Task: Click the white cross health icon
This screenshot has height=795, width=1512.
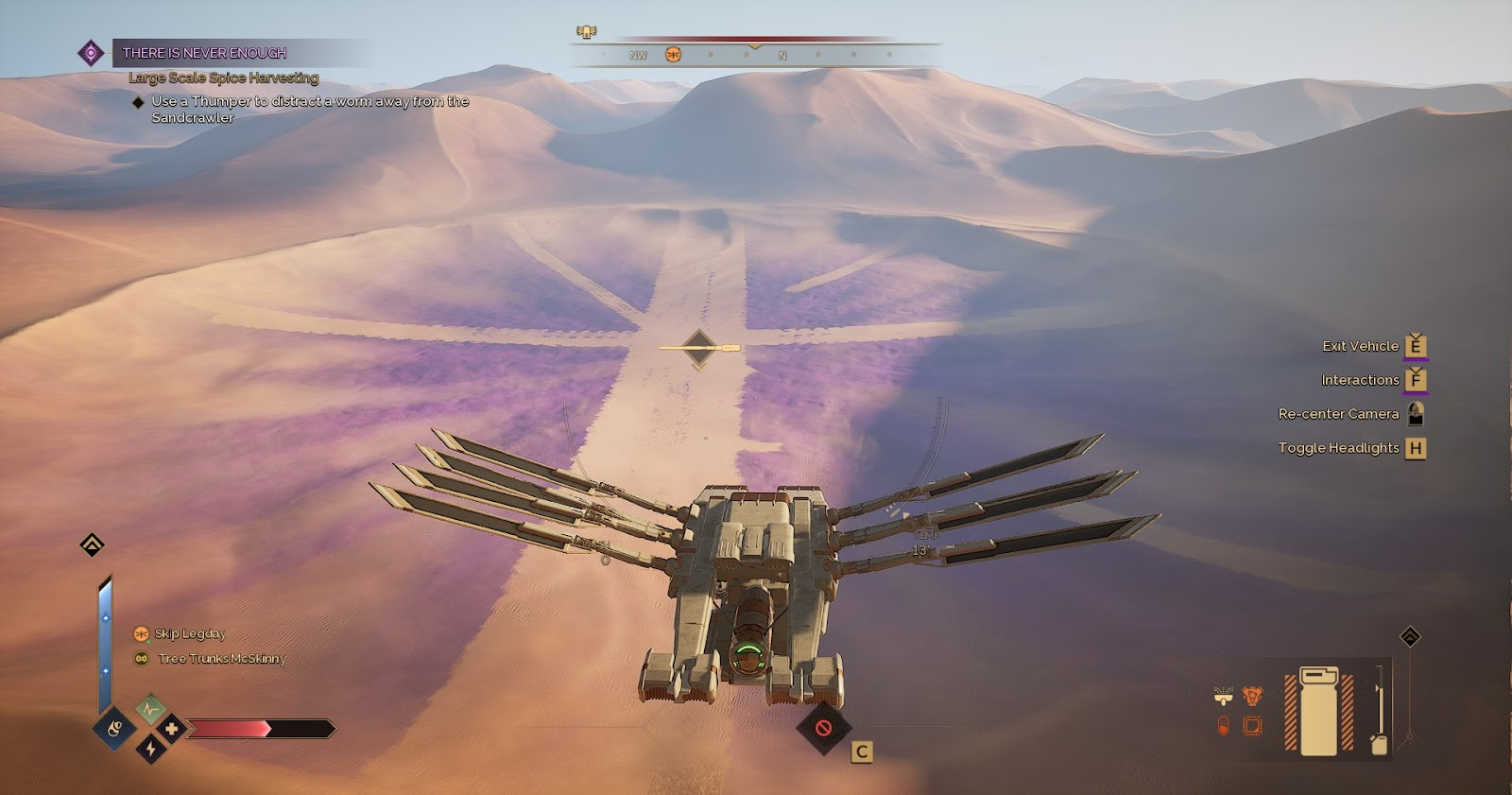Action: coord(171,729)
